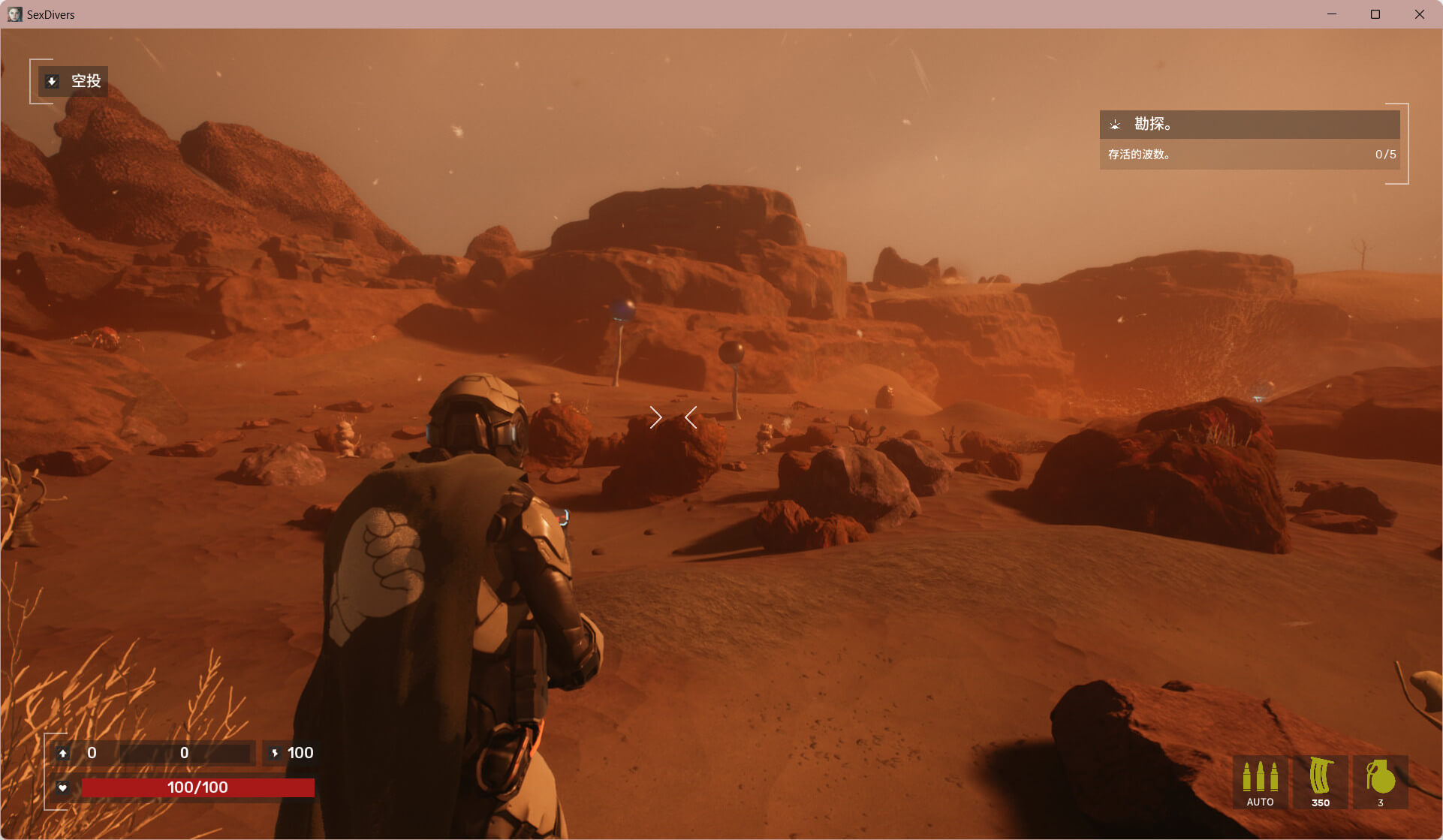Toggle the AUTO fire mode icon

click(x=1260, y=782)
